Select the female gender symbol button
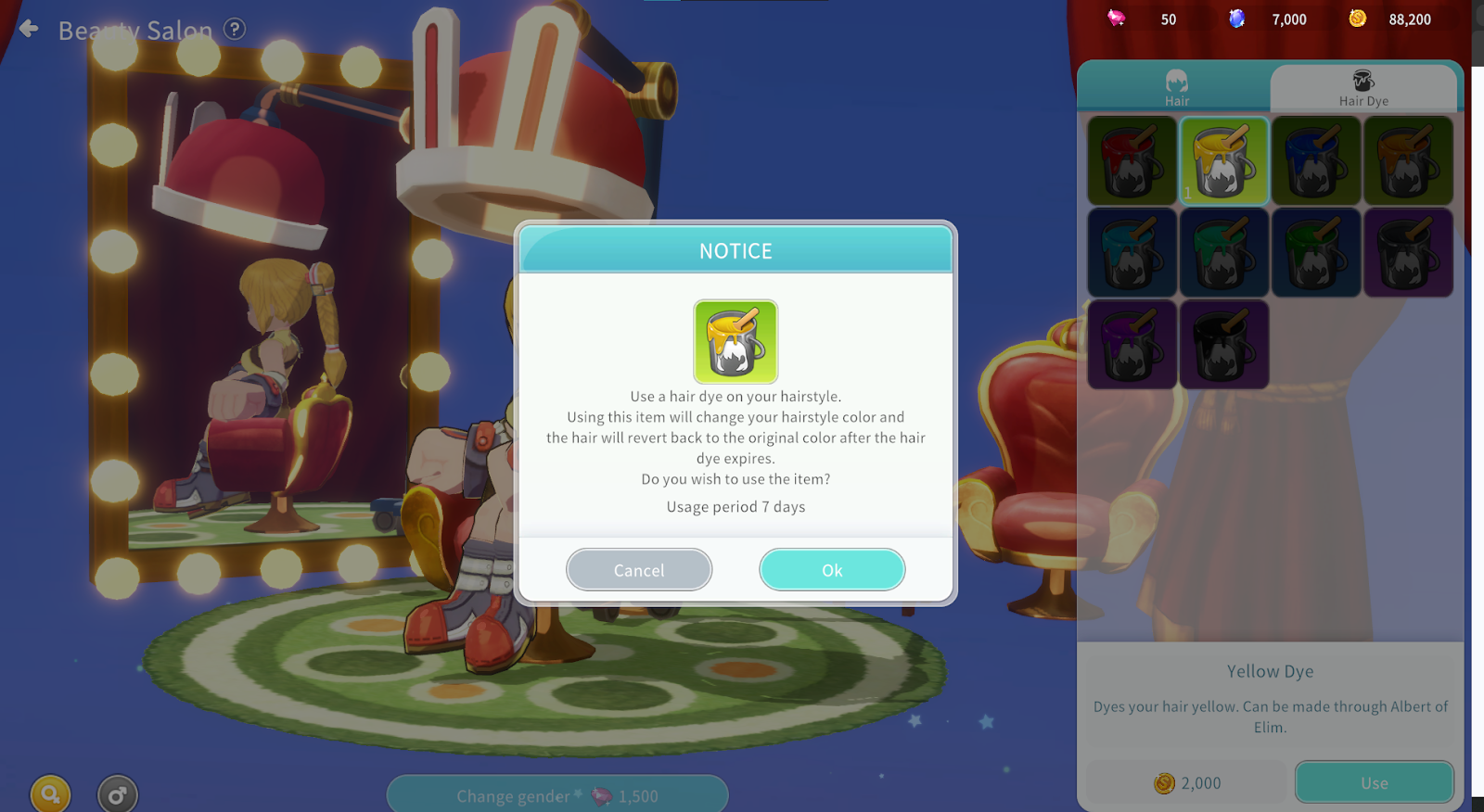Screen dimensions: 1484x812 click(x=50, y=794)
